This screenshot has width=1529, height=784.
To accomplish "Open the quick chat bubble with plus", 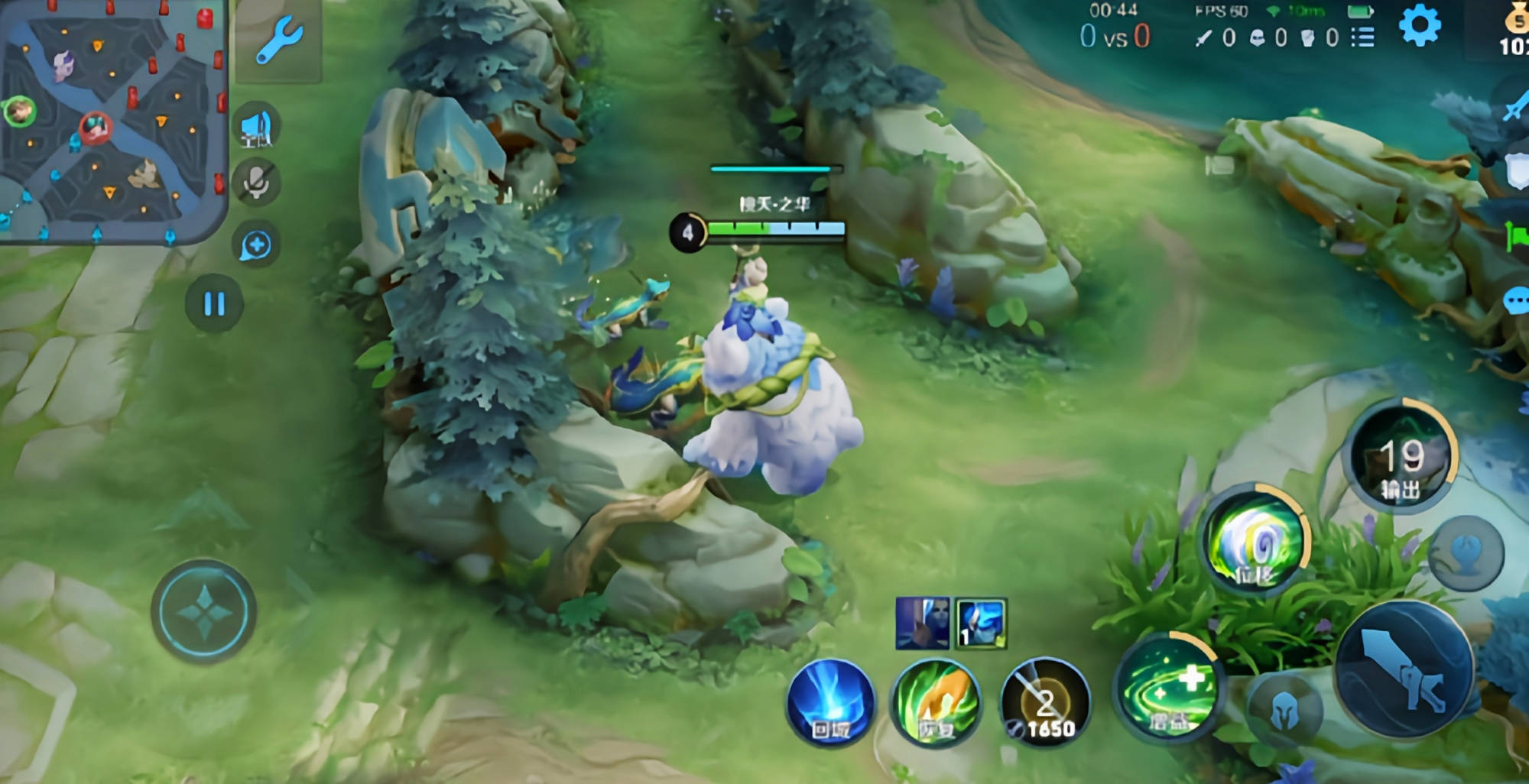I will pyautogui.click(x=256, y=245).
